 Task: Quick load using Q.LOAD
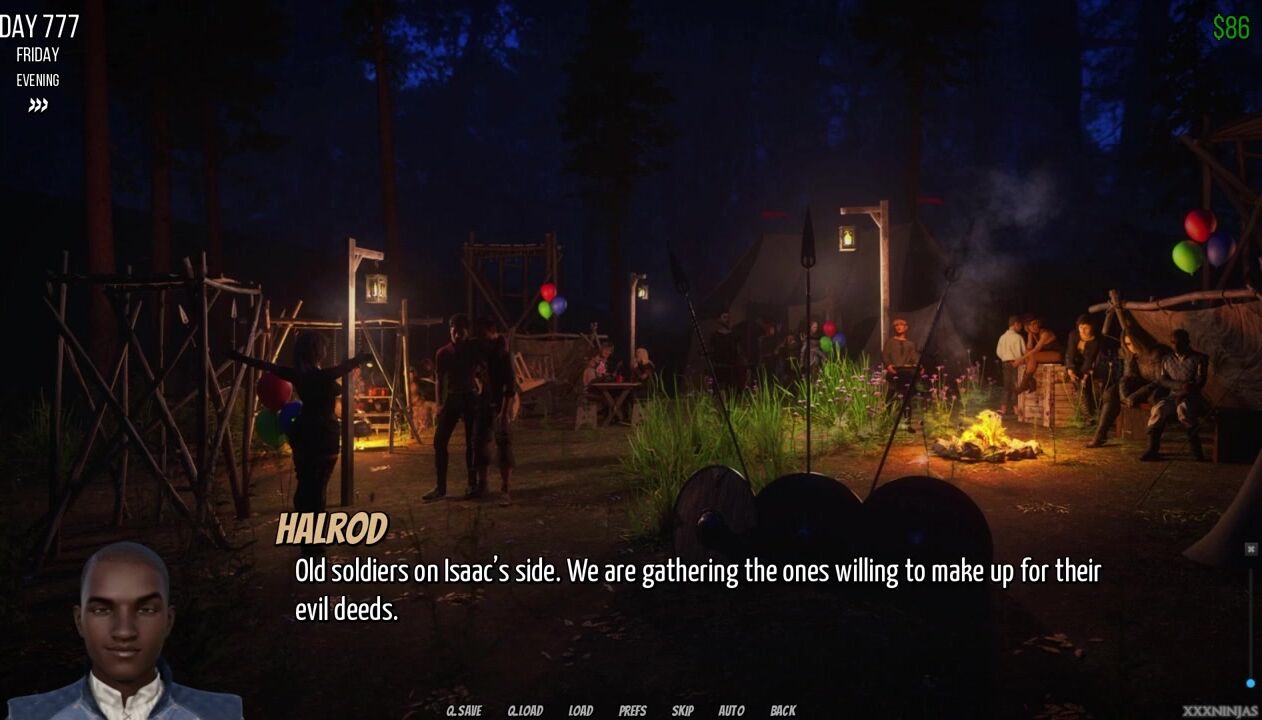click(525, 711)
